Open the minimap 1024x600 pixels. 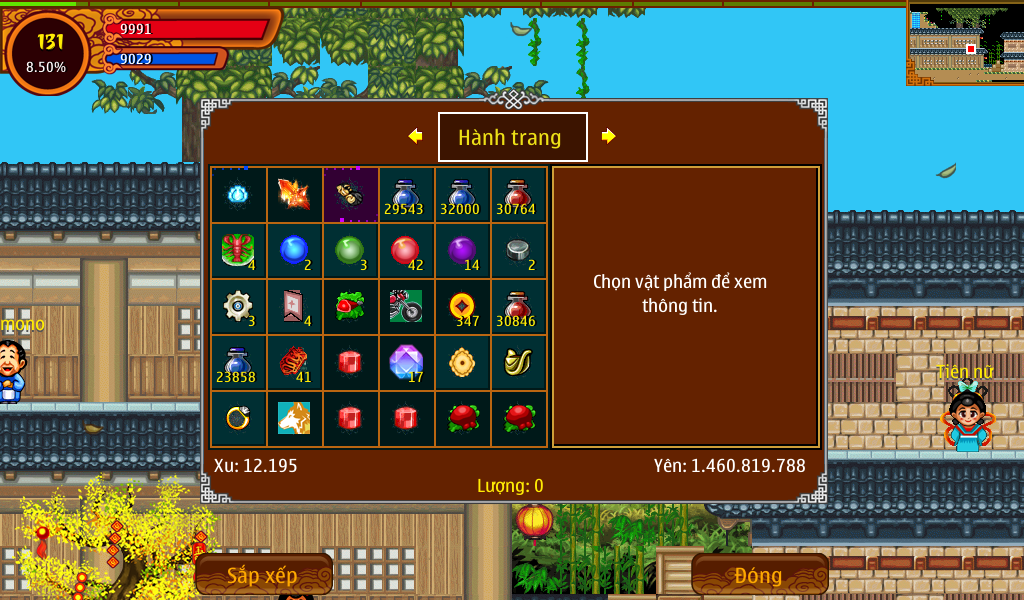click(x=964, y=42)
